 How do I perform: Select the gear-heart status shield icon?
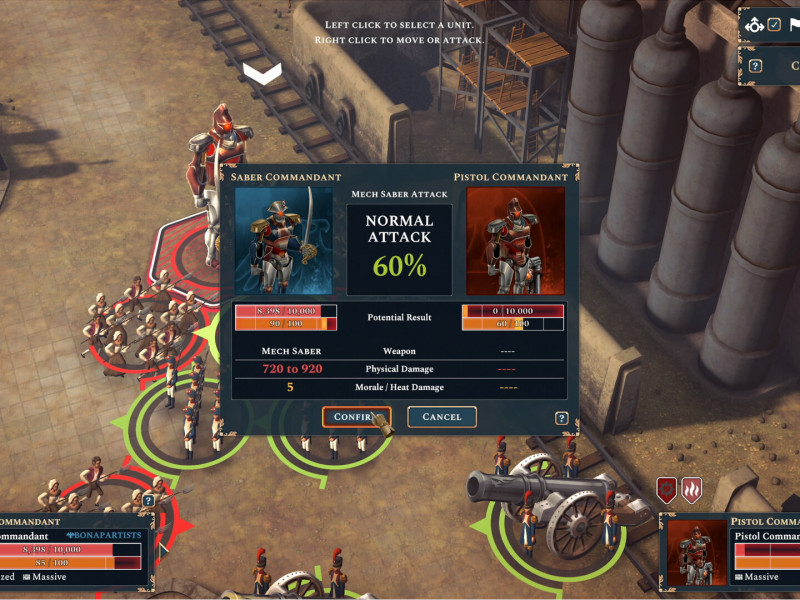667,490
